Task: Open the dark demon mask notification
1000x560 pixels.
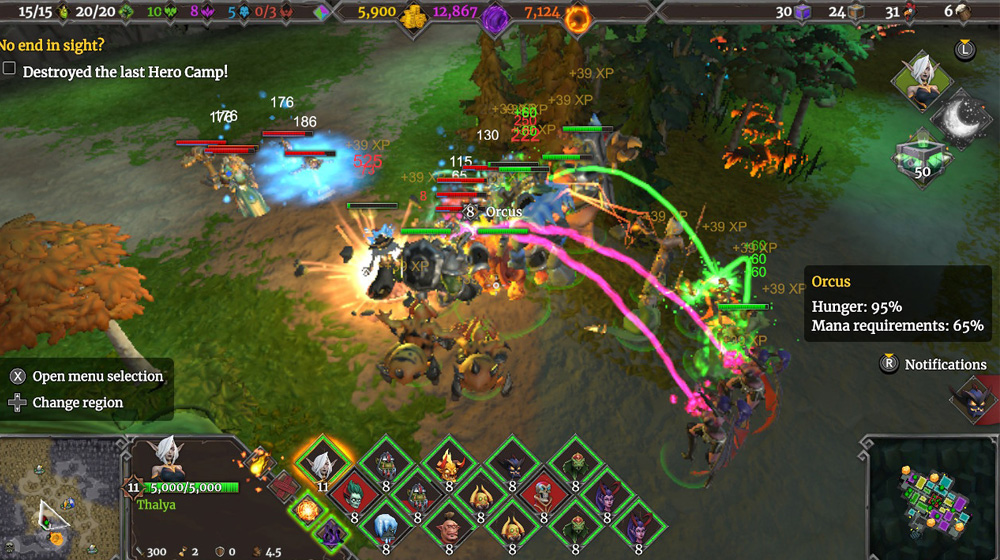Action: [x=970, y=401]
